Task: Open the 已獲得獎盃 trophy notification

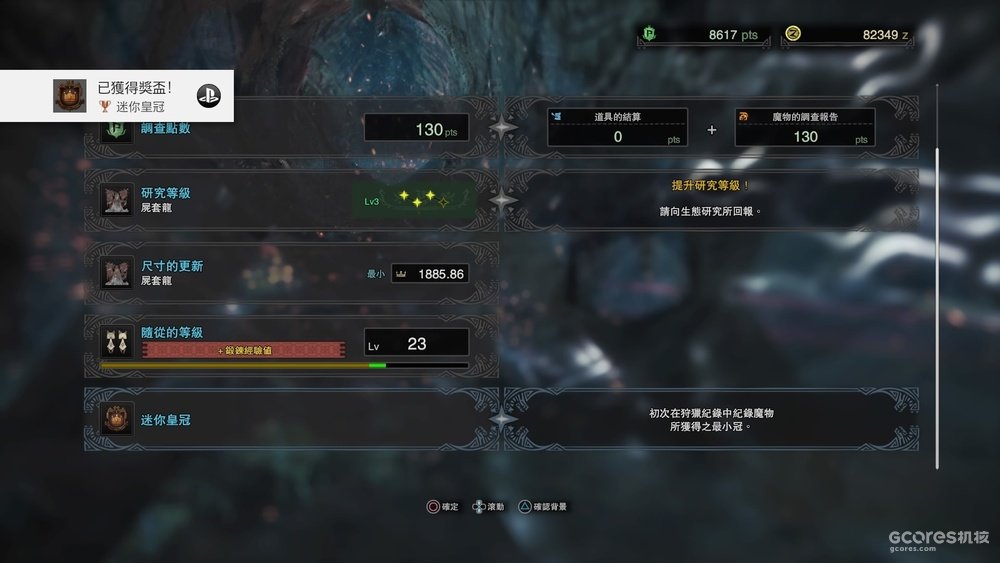Action: pos(117,96)
